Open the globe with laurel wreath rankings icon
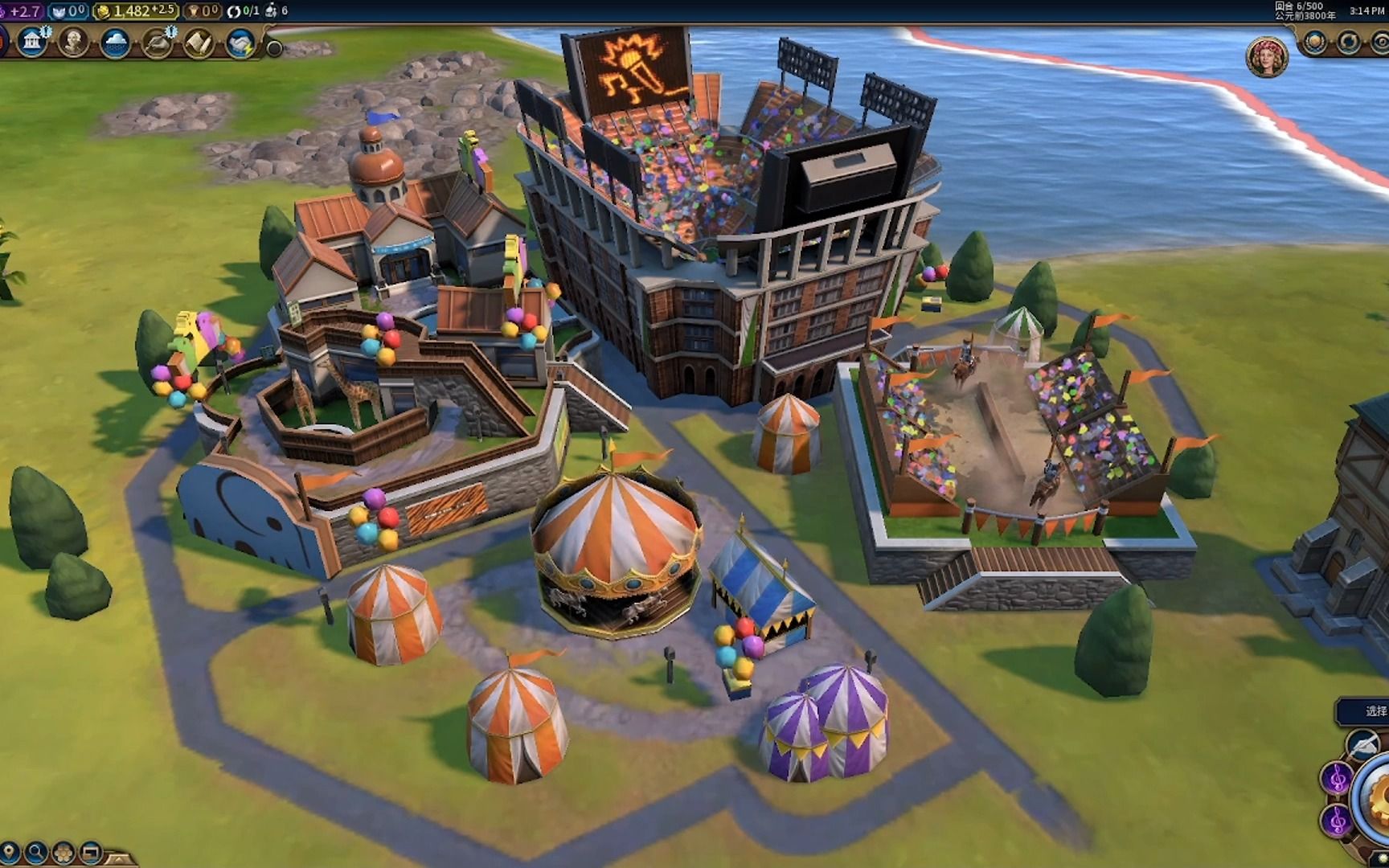The width and height of the screenshot is (1389, 868). coord(1316,42)
